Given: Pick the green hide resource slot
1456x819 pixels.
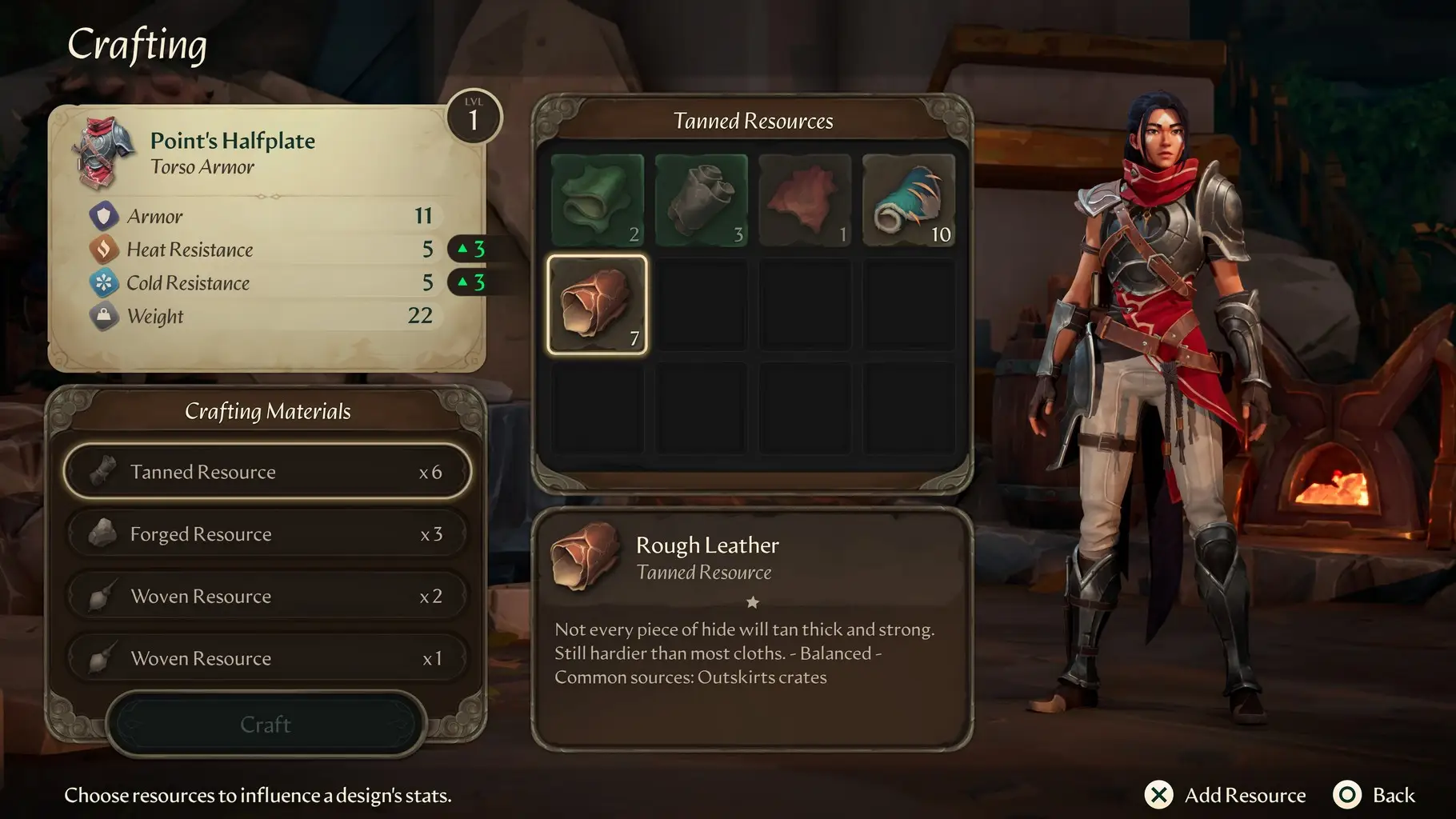Looking at the screenshot, I should click(598, 200).
